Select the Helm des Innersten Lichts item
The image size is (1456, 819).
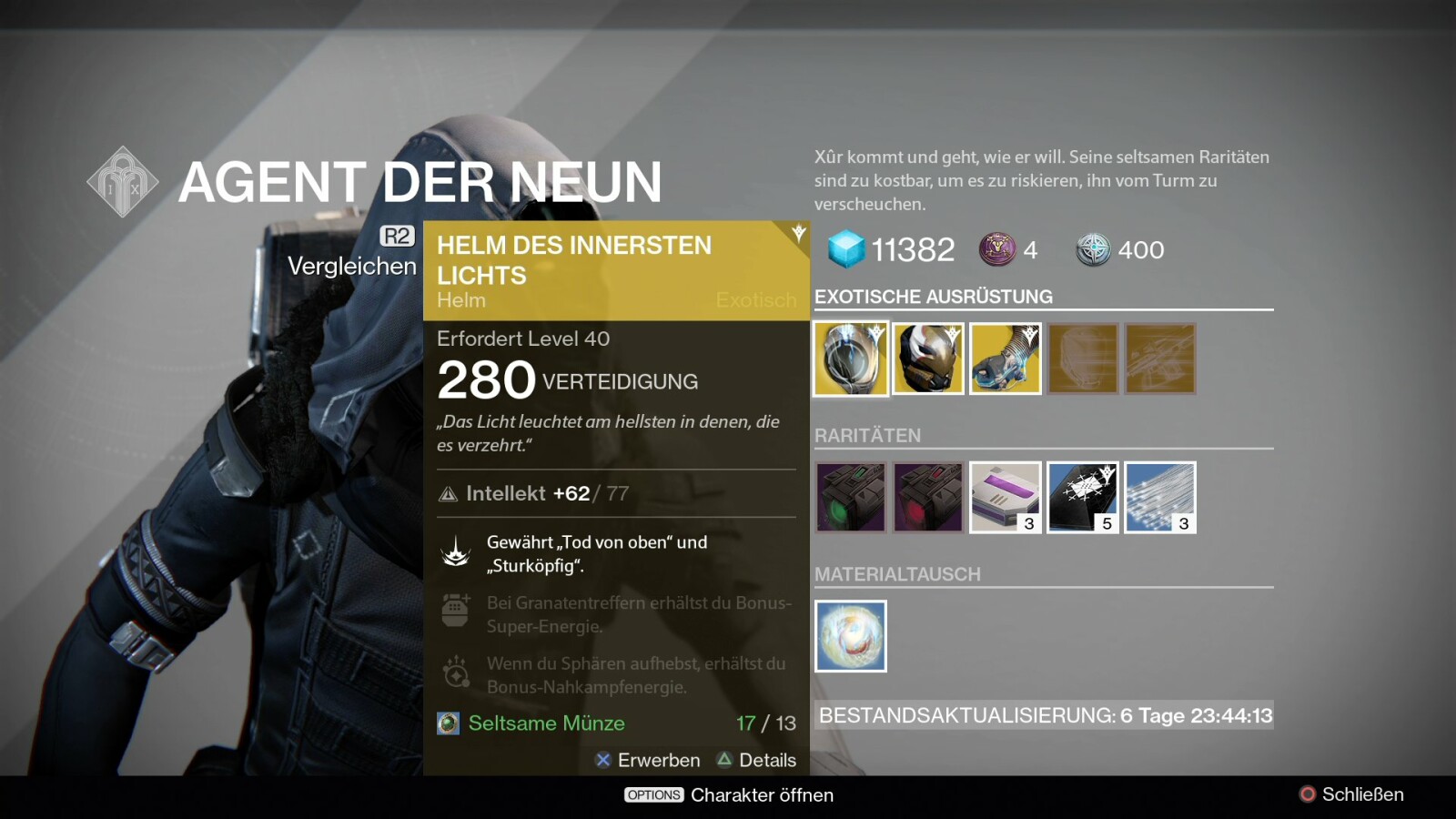tap(851, 359)
